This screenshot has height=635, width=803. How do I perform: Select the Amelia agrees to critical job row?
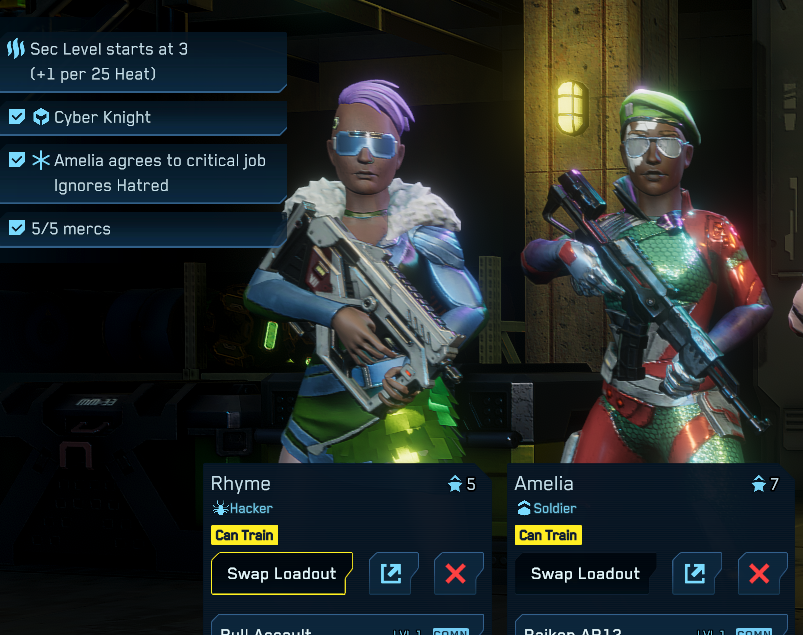coord(142,172)
